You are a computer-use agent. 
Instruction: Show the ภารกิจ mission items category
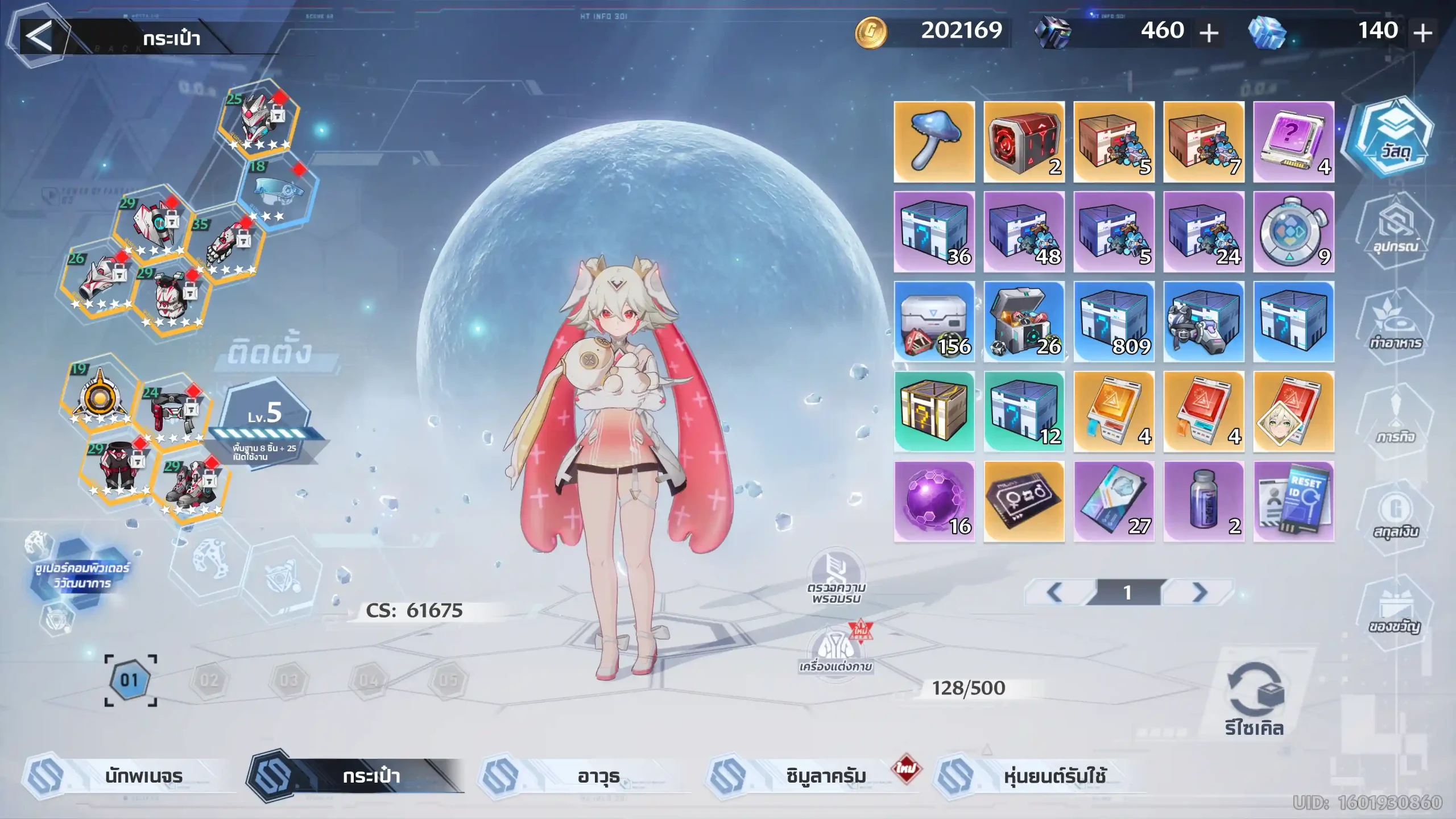point(1395,419)
